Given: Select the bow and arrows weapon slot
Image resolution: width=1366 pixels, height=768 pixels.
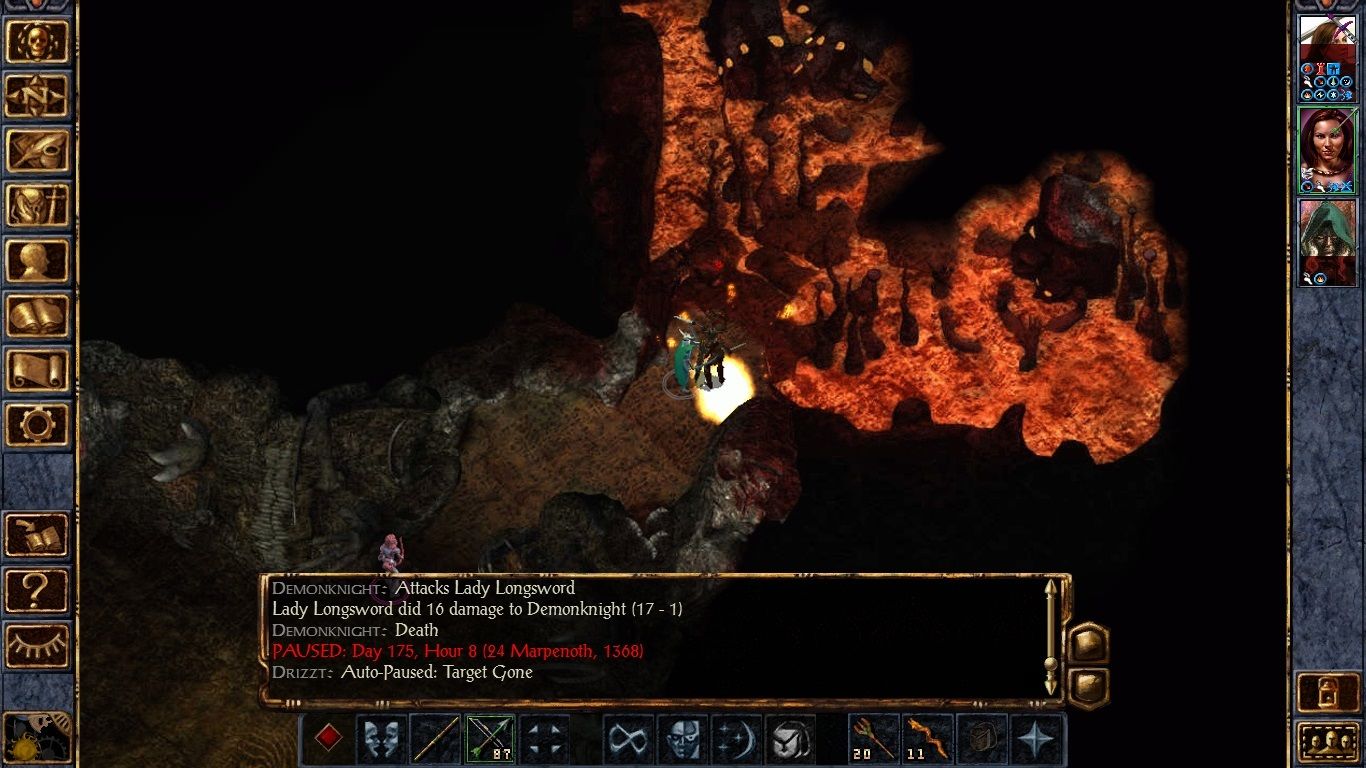Looking at the screenshot, I should click(x=490, y=739).
